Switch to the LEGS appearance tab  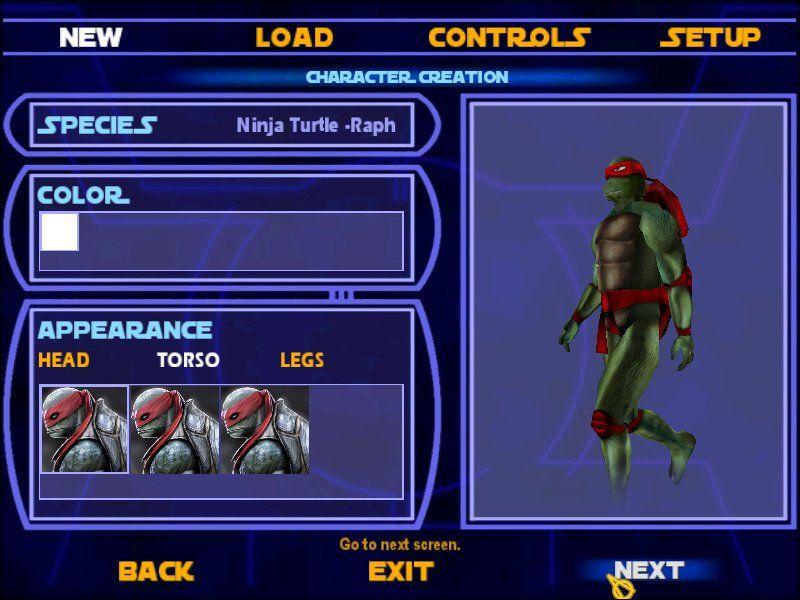[x=301, y=360]
